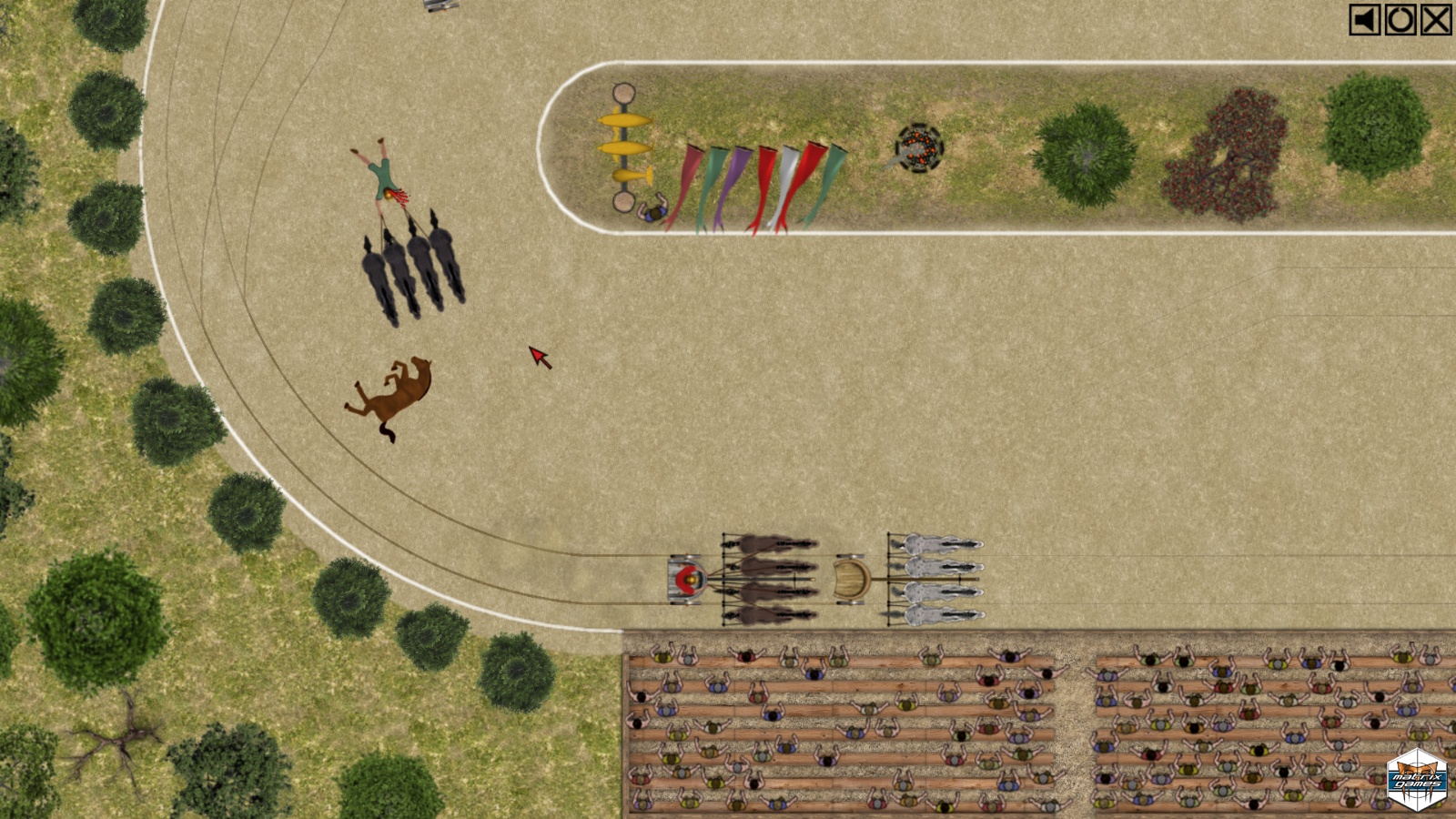The image size is (1456, 819).
Task: Click the circular ring icon button
Action: click(1400, 20)
